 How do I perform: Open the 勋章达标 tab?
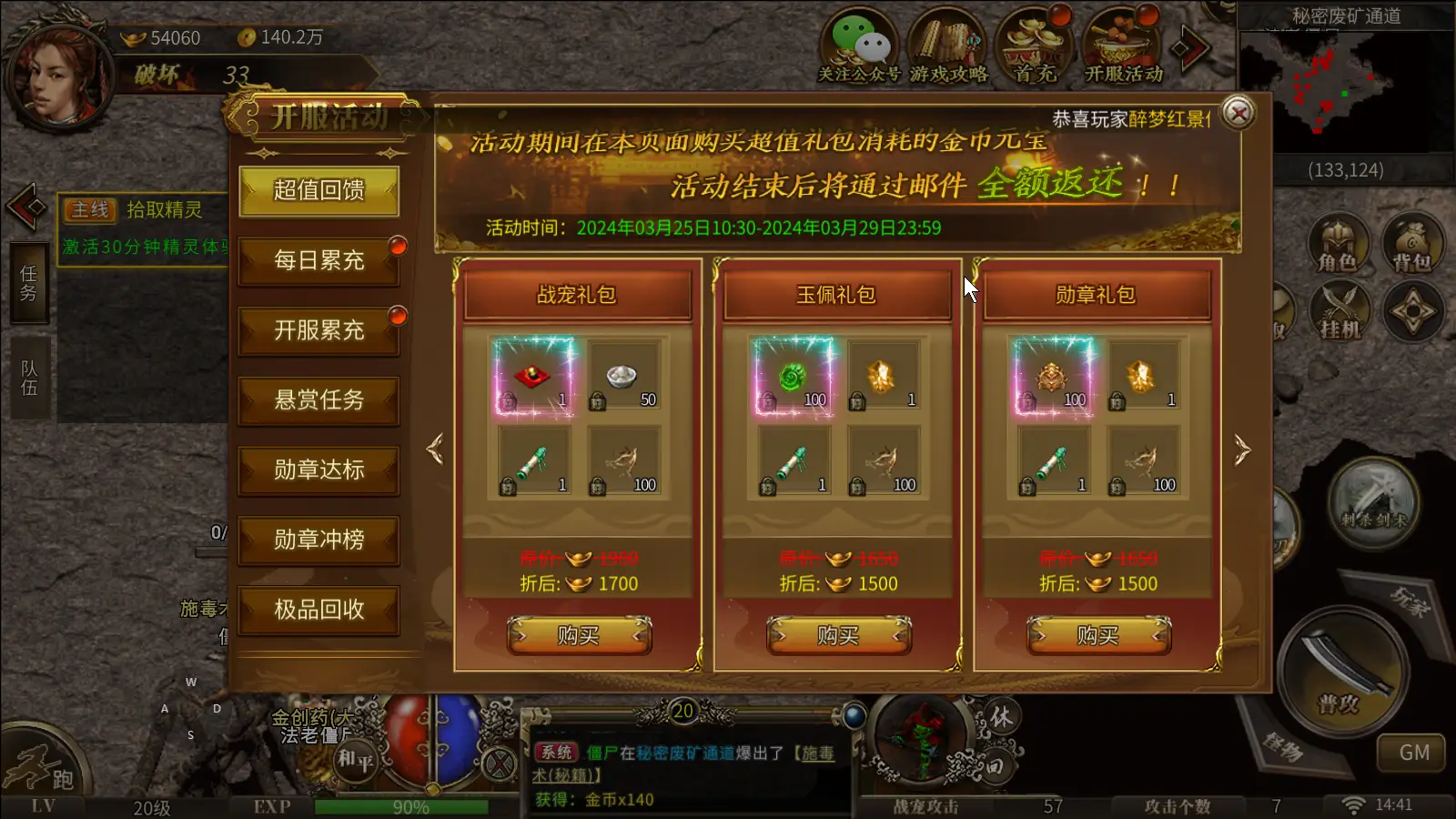click(x=318, y=470)
